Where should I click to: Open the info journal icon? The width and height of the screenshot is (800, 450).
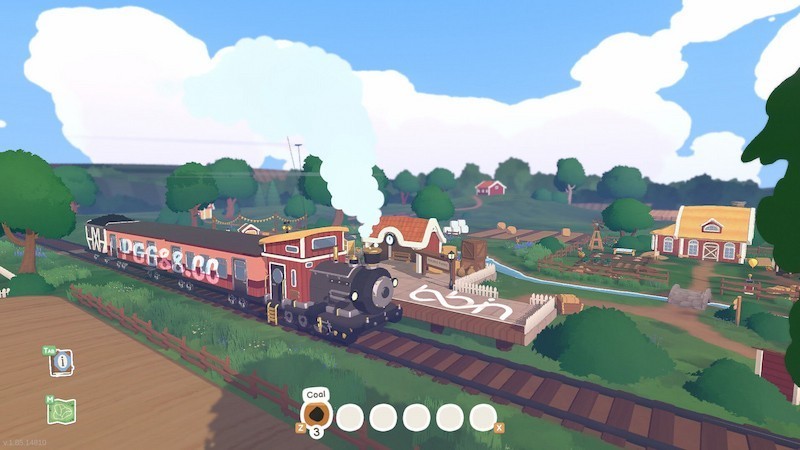pos(61,362)
